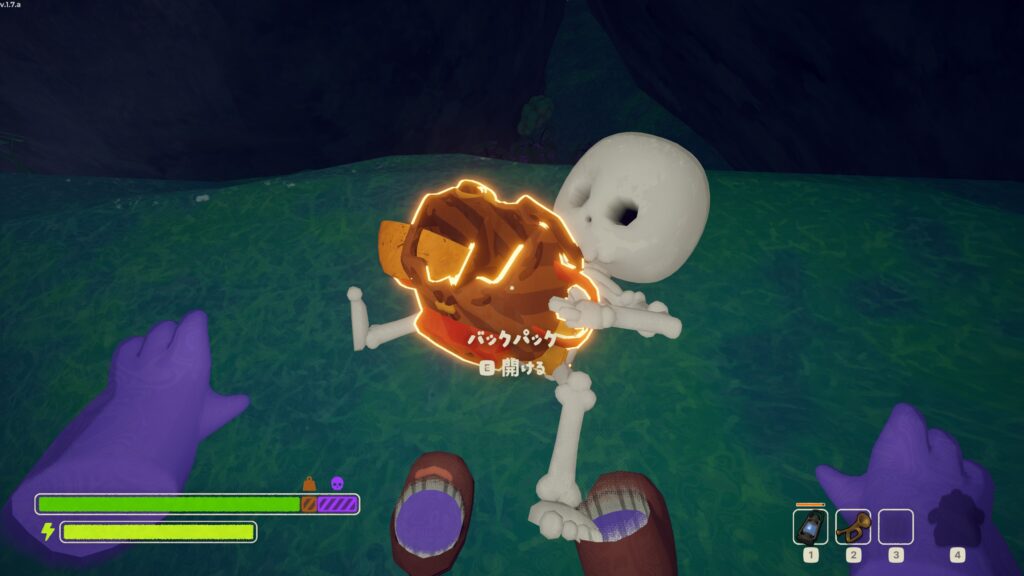
Task: Select the bugle horn item slot
Action: [853, 526]
